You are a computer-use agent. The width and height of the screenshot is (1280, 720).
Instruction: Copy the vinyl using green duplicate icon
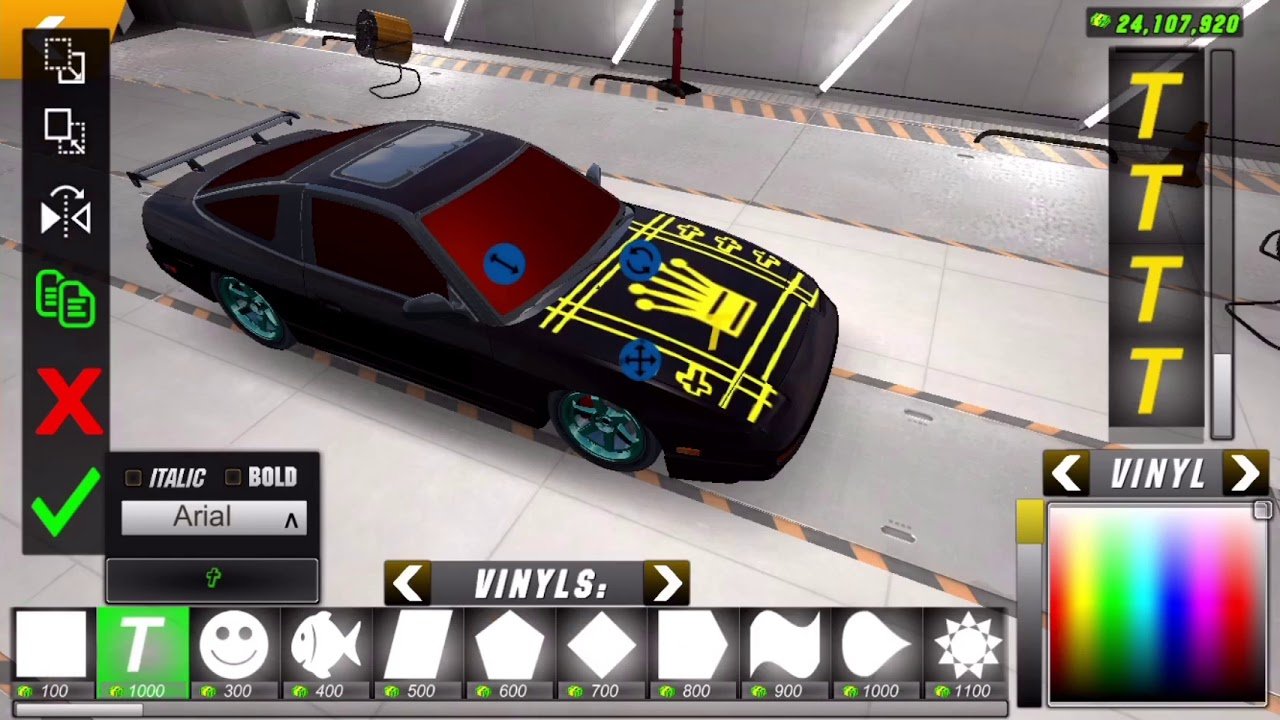click(x=65, y=299)
